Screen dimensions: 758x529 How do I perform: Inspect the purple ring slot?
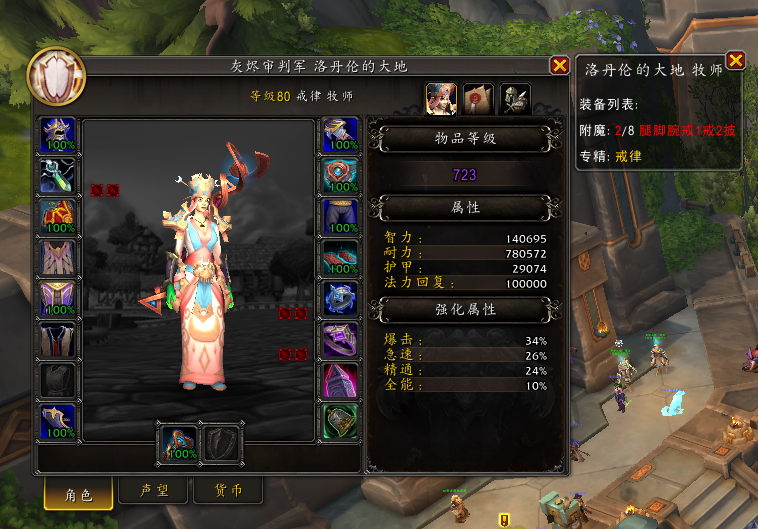(x=340, y=339)
